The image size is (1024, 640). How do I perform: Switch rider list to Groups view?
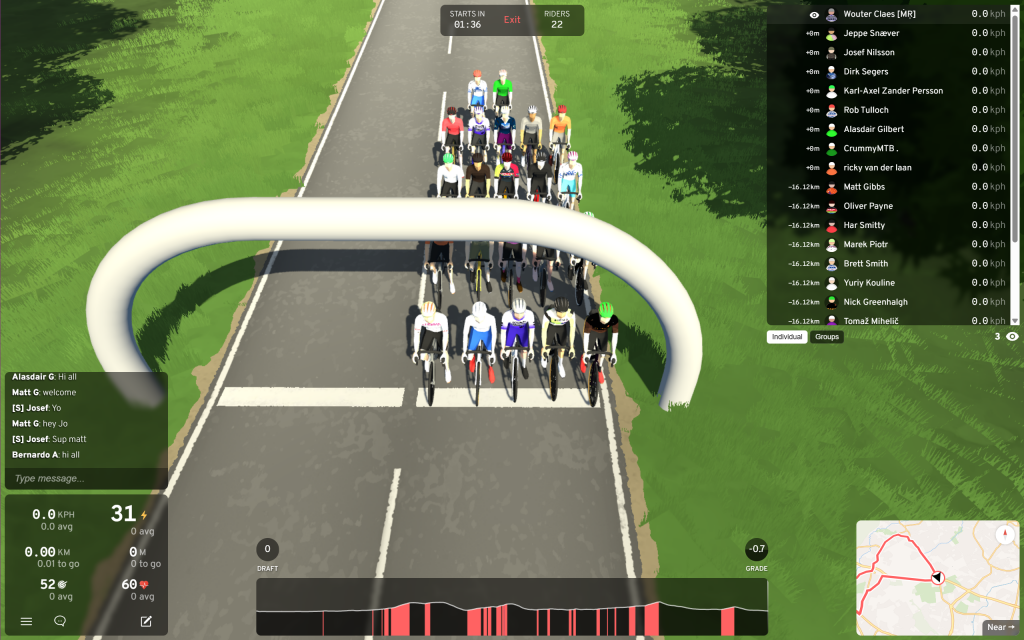pyautogui.click(x=827, y=337)
